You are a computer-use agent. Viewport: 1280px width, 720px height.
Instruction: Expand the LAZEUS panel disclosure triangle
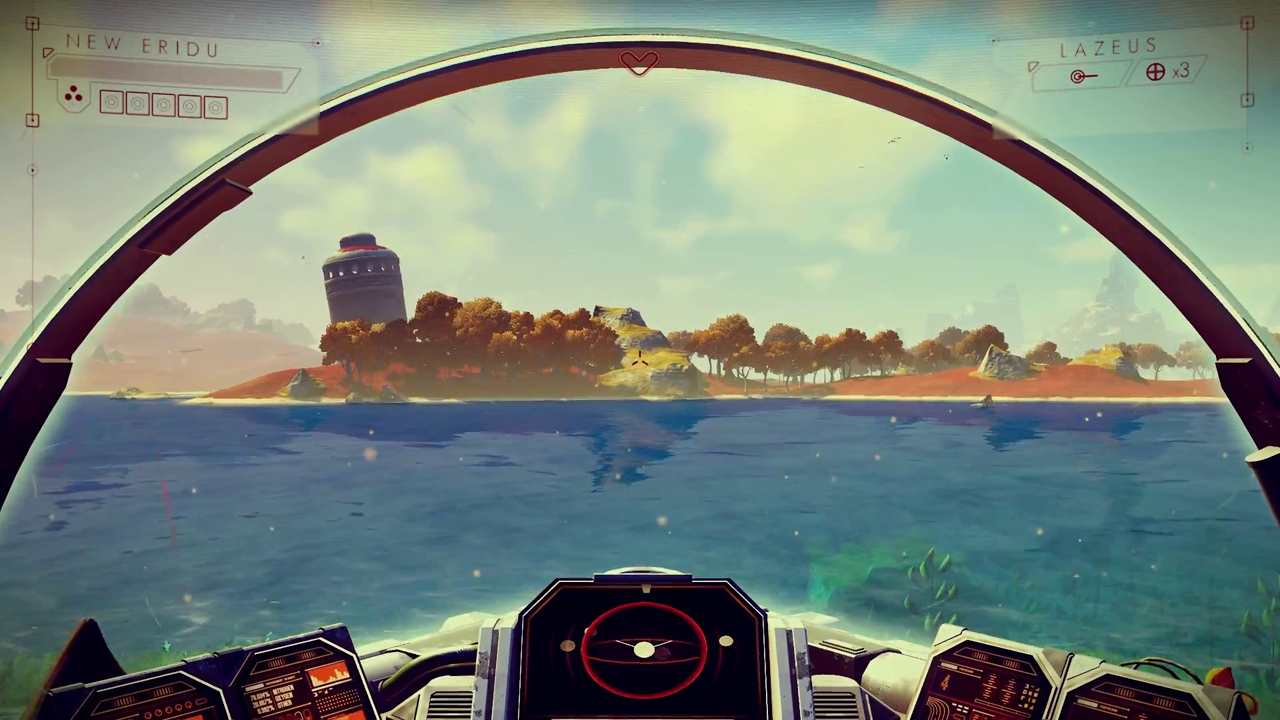(x=1034, y=66)
